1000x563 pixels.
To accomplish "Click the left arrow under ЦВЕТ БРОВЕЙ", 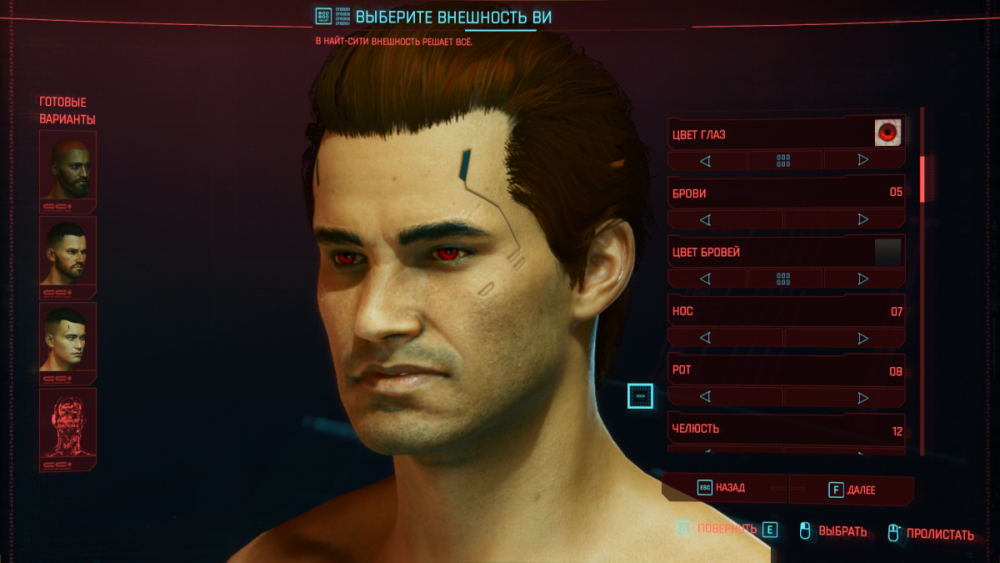I will pos(705,278).
